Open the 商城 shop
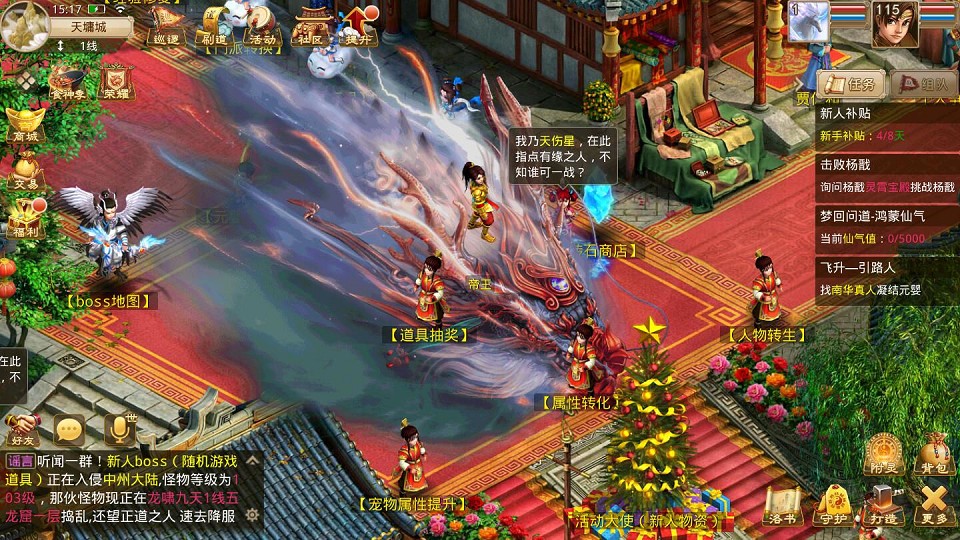This screenshot has width=960, height=540. (25, 122)
